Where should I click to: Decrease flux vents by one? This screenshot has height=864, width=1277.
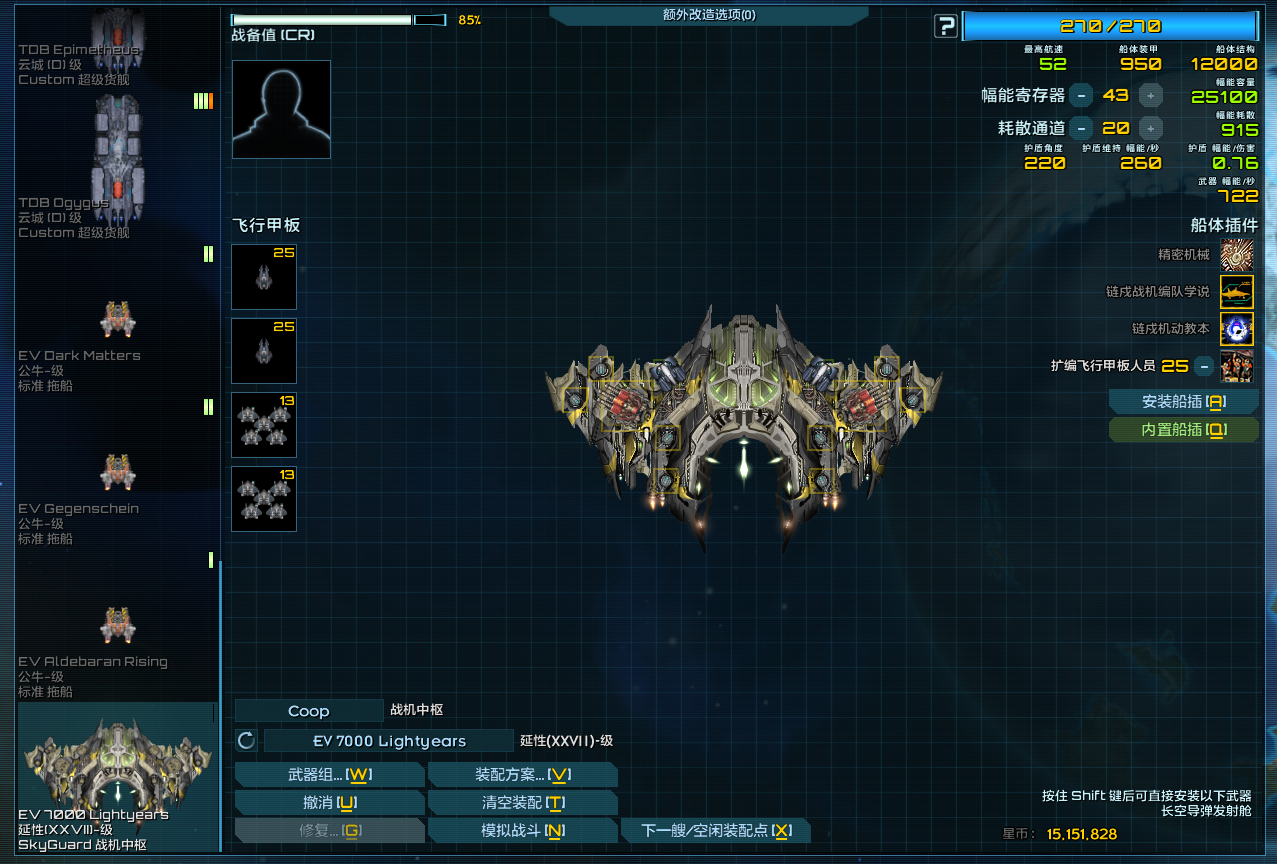click(1080, 128)
